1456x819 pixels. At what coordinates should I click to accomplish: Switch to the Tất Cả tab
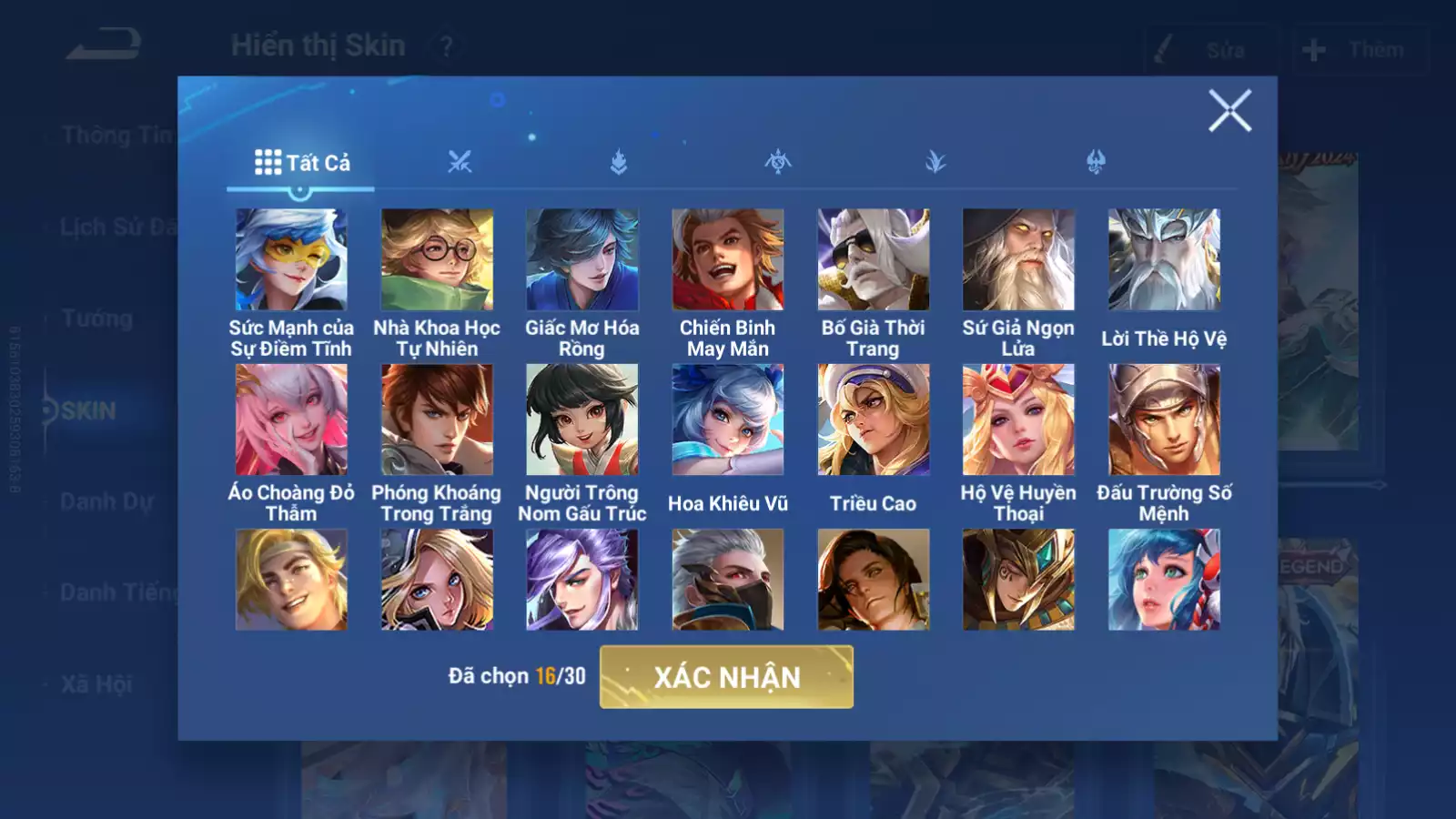[x=301, y=163]
